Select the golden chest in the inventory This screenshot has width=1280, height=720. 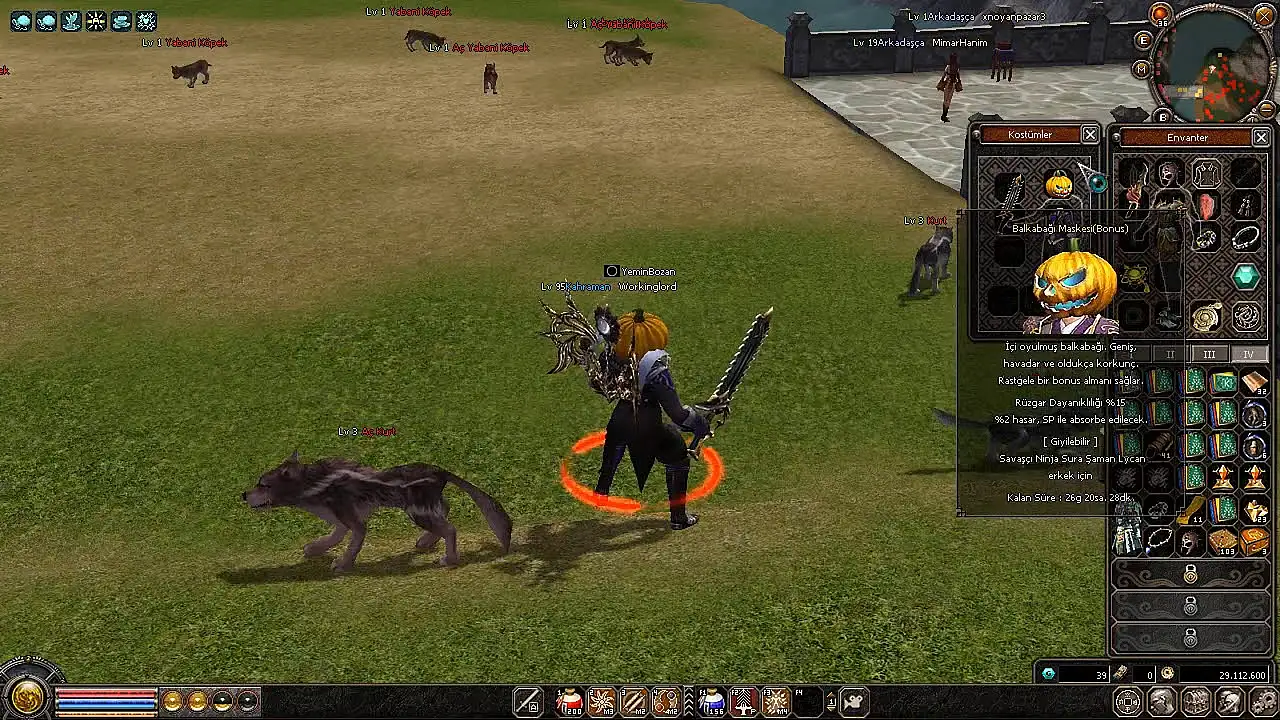(1255, 543)
